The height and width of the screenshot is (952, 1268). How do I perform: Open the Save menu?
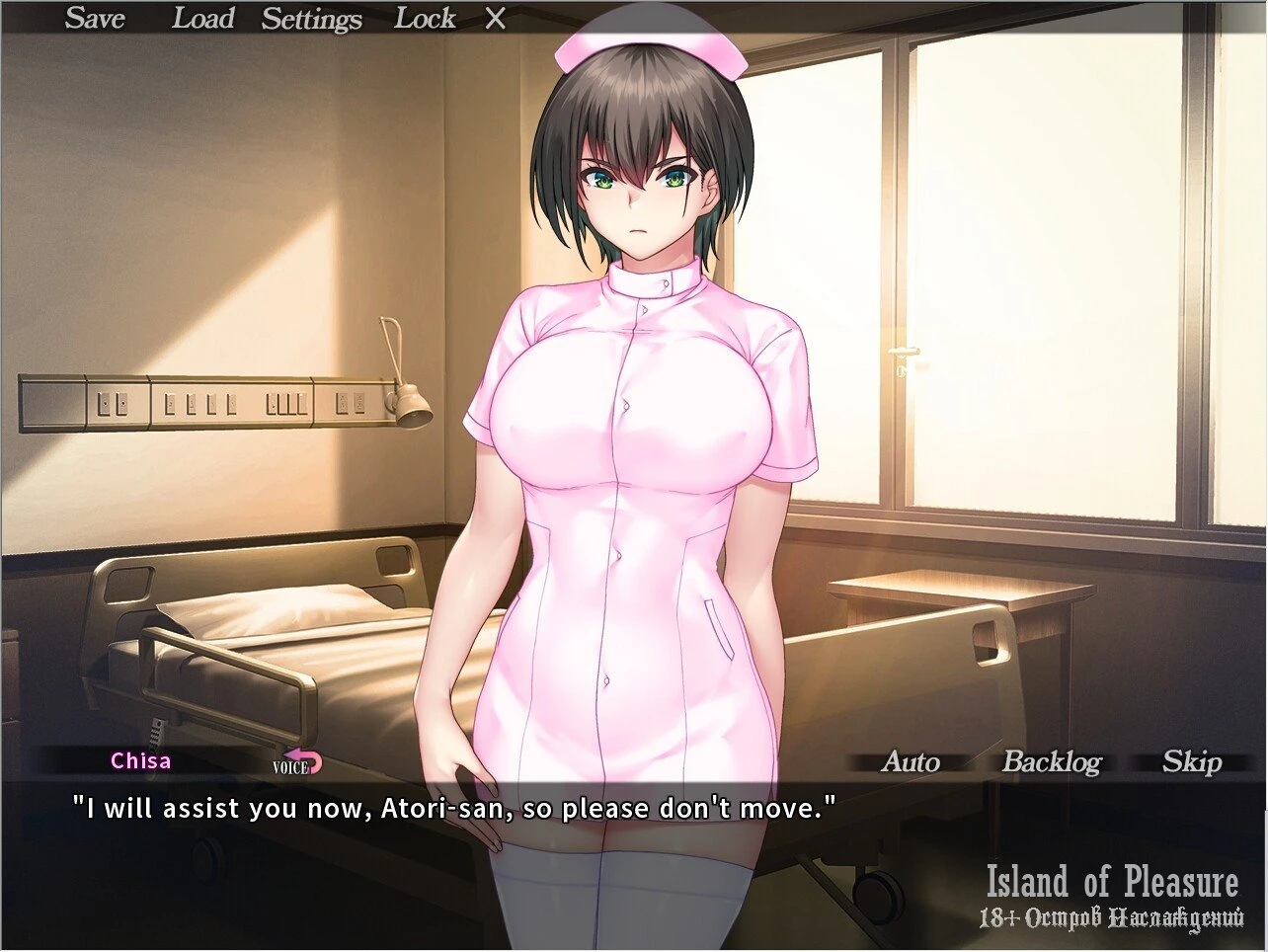click(x=95, y=19)
